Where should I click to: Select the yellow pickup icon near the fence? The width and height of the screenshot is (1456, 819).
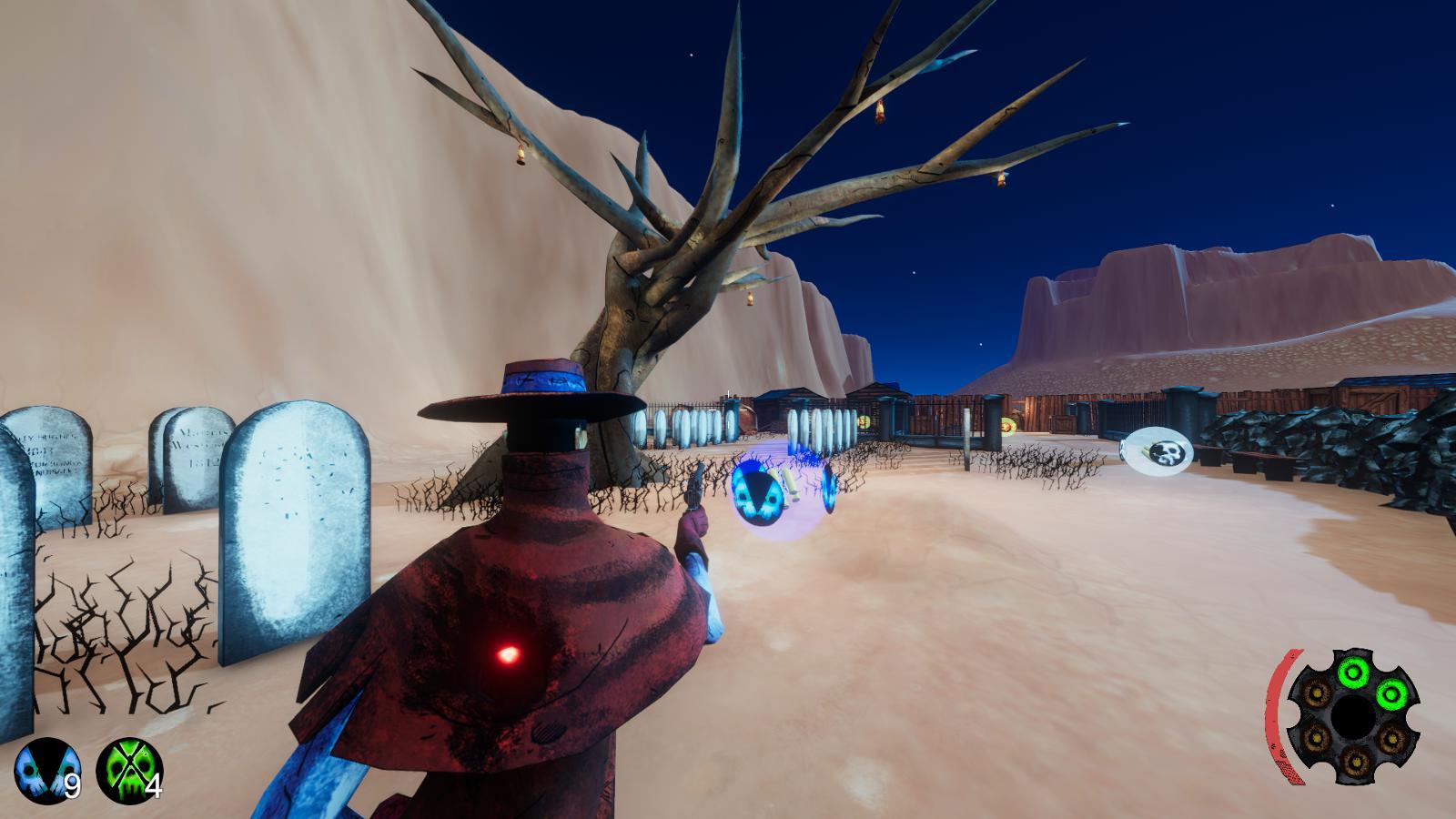pos(864,421)
